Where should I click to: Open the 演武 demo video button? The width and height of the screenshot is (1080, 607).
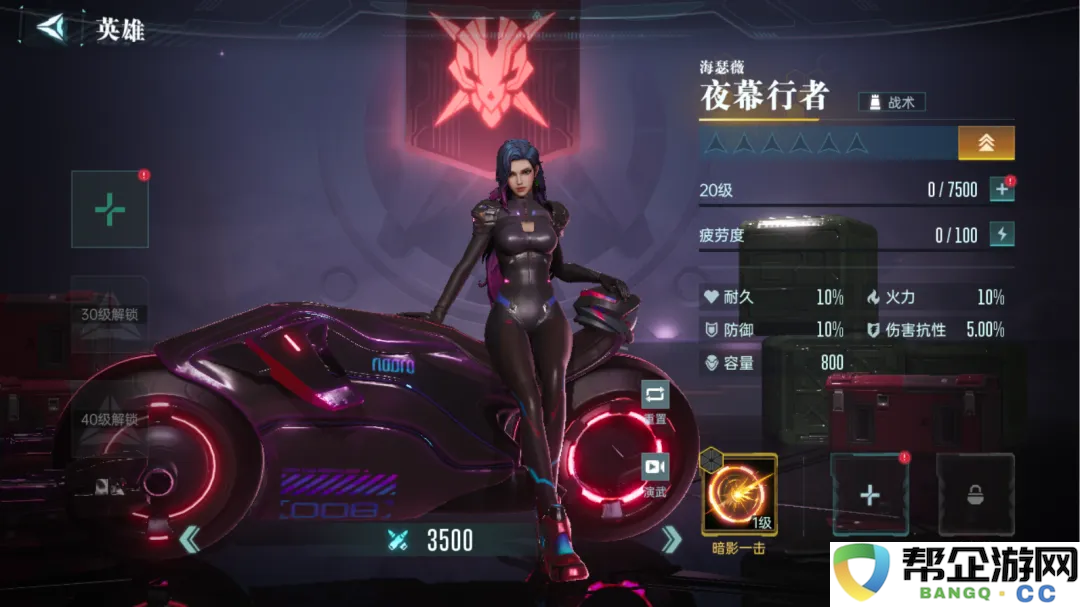655,472
